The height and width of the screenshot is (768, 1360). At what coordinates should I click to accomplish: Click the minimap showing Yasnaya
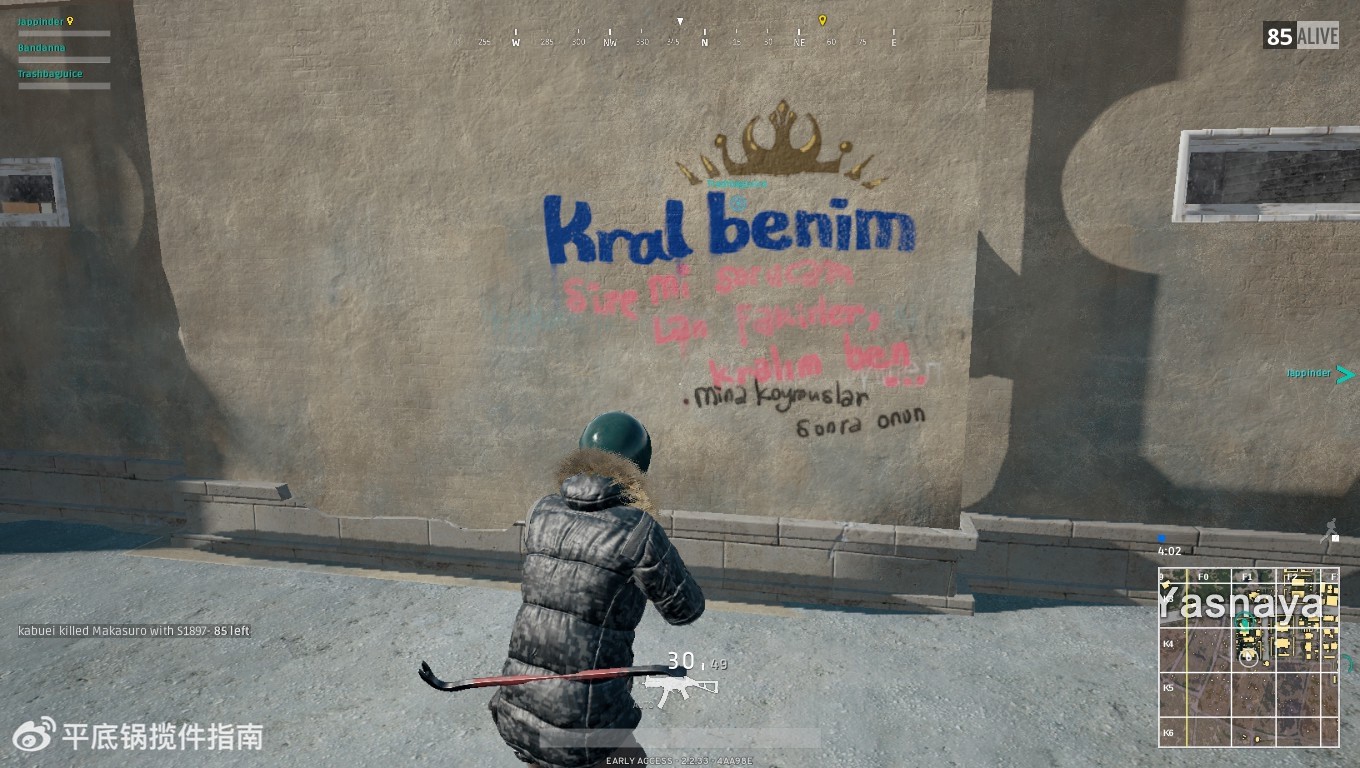point(1248,657)
